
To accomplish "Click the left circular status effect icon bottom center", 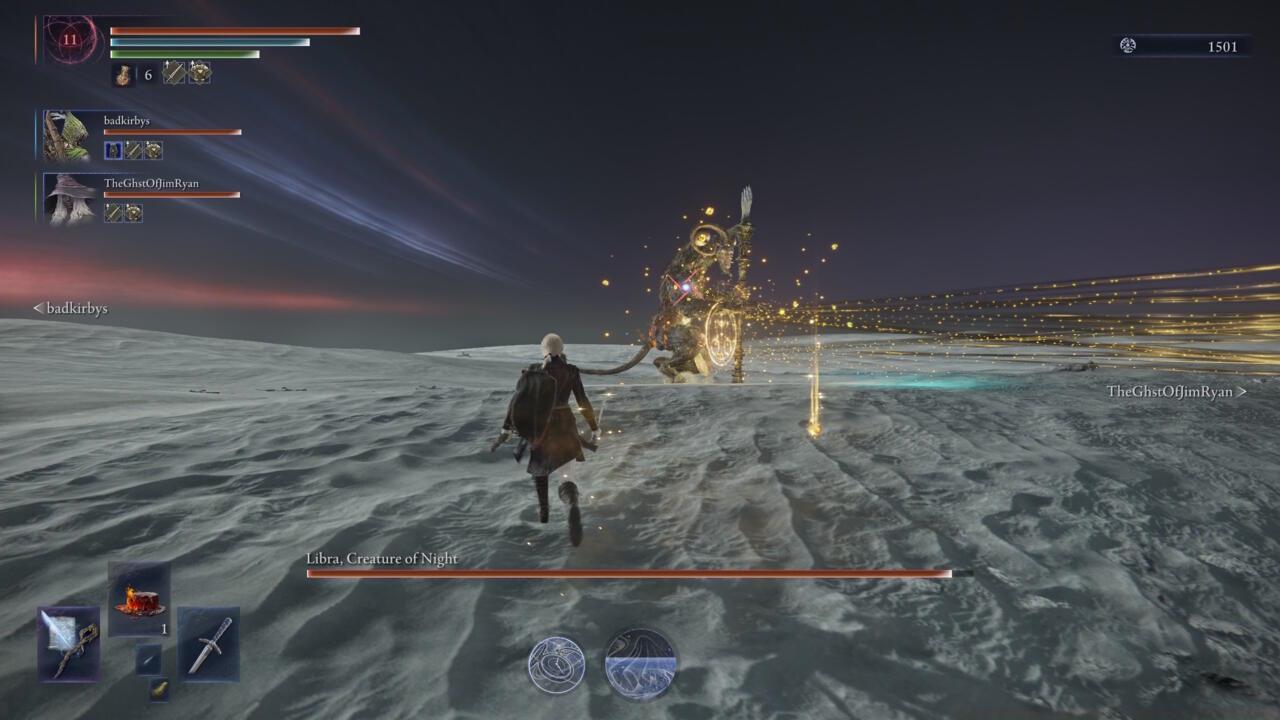I will pos(558,660).
